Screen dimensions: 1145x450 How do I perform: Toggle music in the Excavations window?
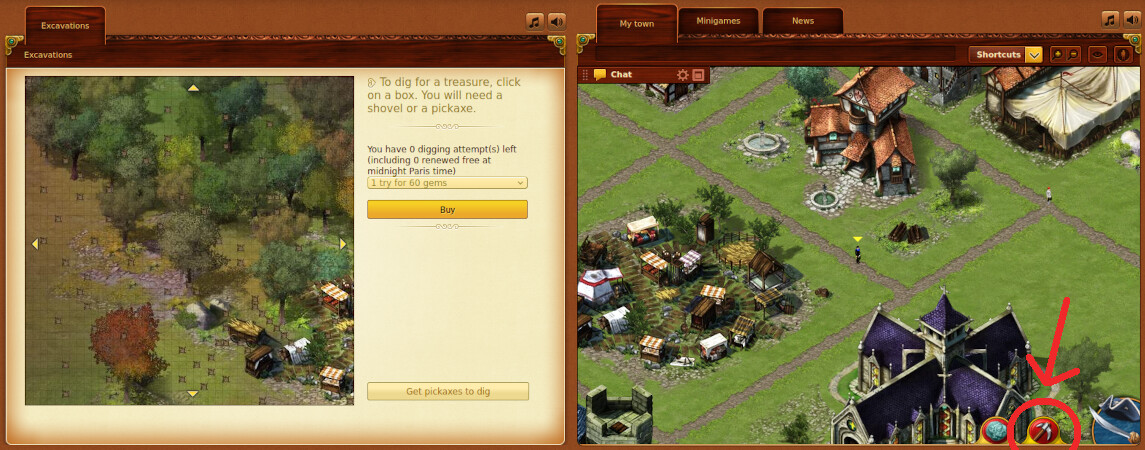pos(535,21)
